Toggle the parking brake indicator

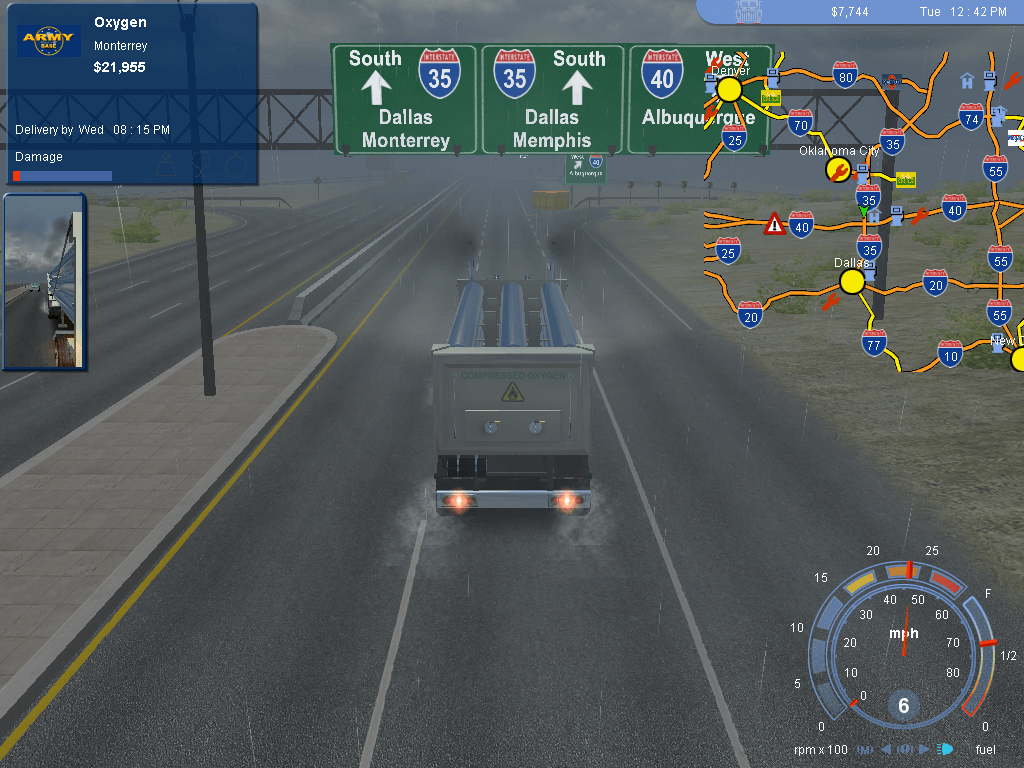(904, 749)
